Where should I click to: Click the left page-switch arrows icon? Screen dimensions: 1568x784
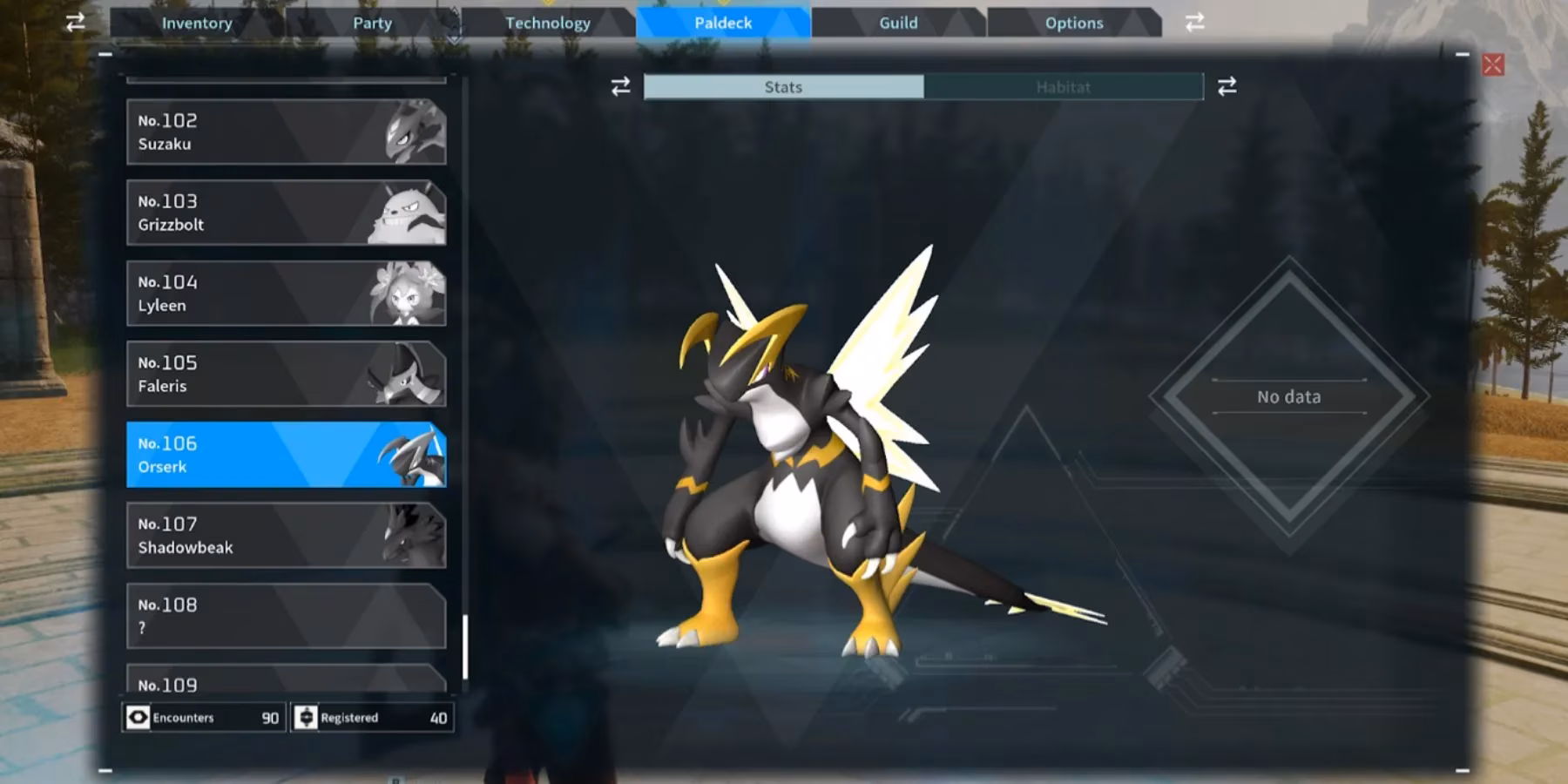[75, 23]
